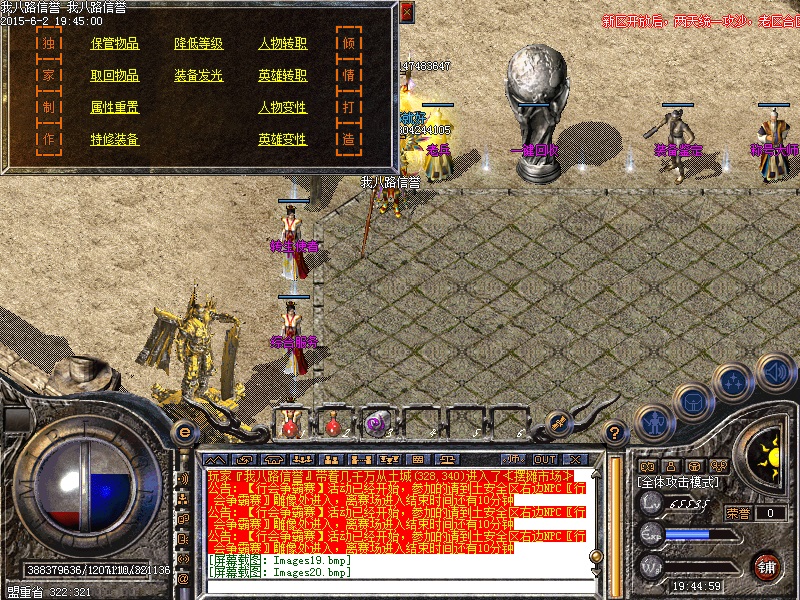Select 取回物品 to retrieve items
This screenshot has width=800, height=600.
click(115, 76)
